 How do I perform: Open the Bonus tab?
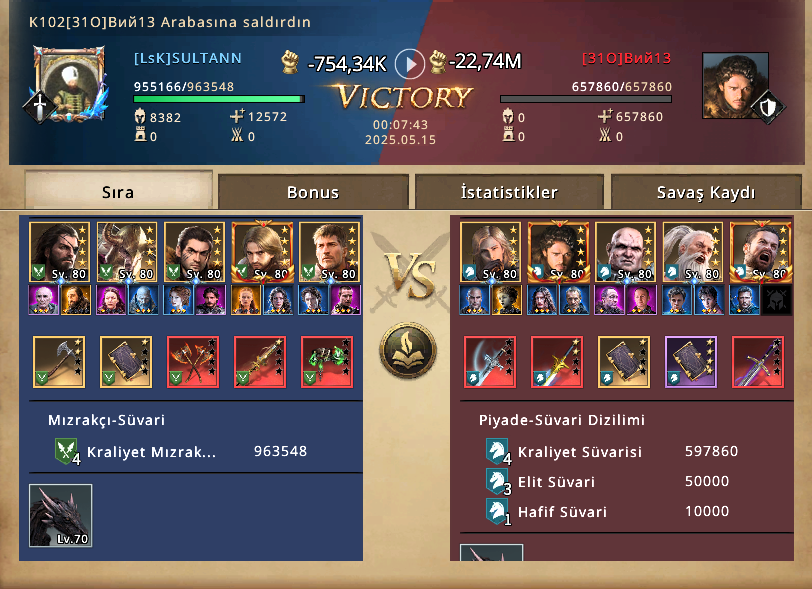(x=313, y=192)
